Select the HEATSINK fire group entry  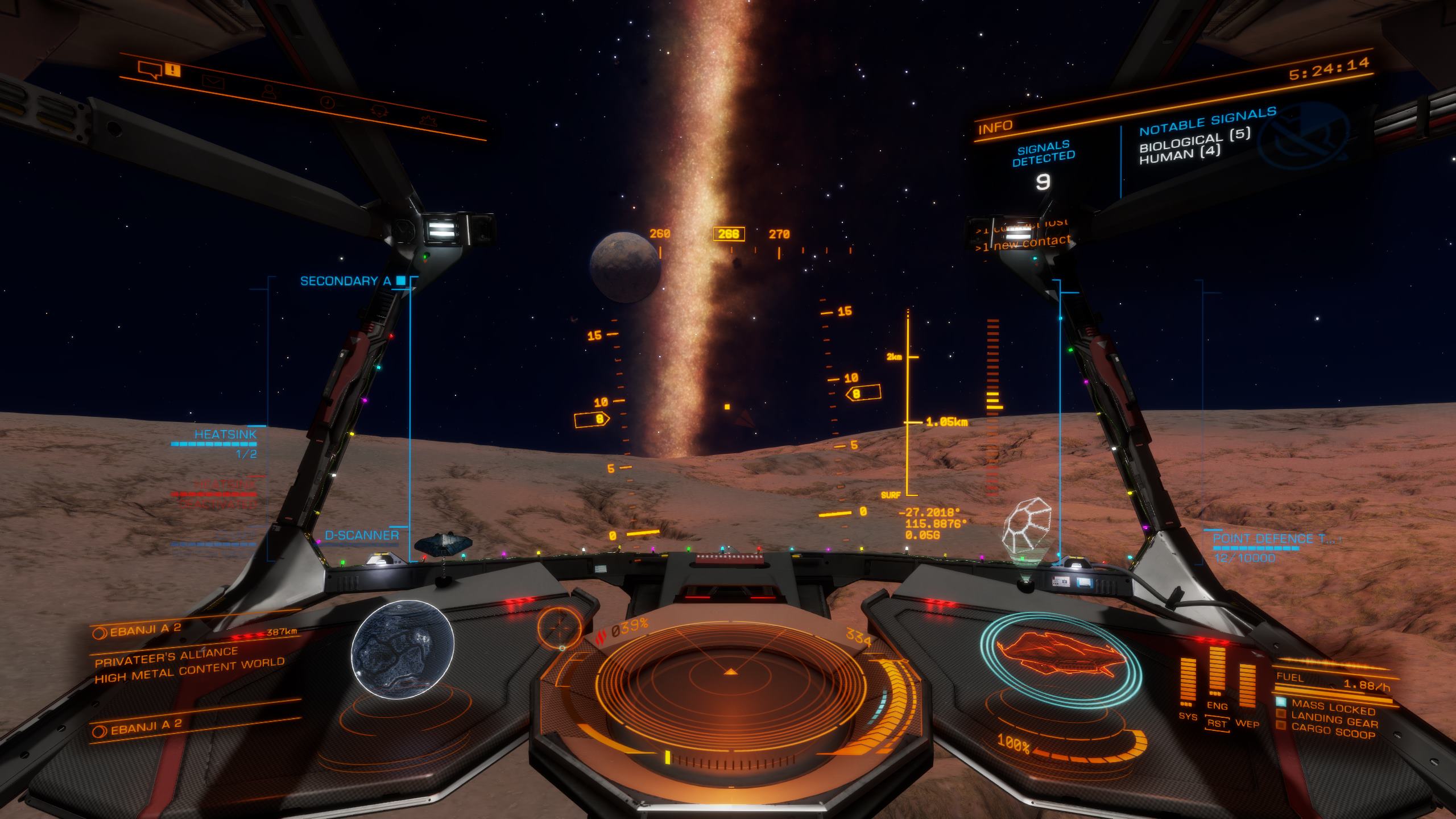[x=226, y=435]
